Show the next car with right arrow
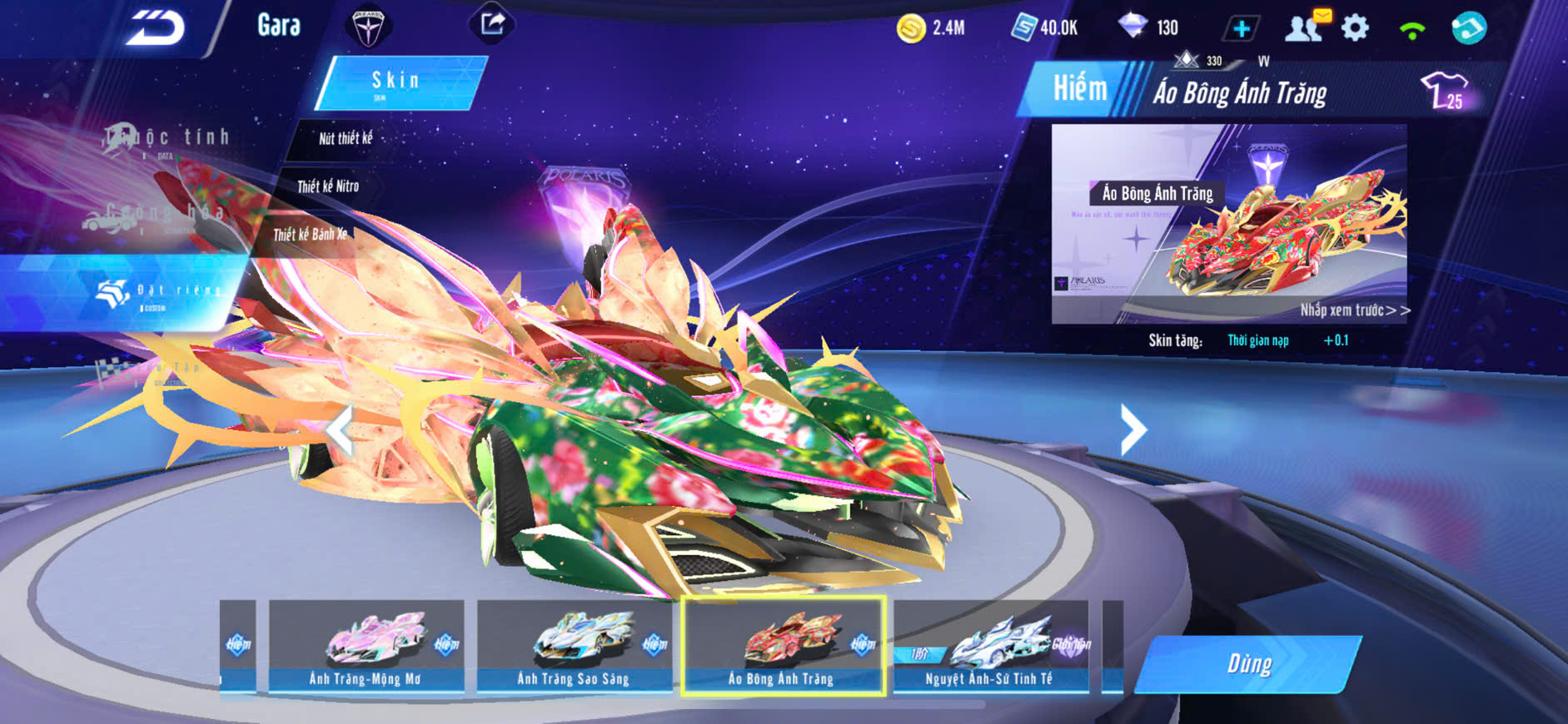1568x724 pixels. (x=1133, y=430)
